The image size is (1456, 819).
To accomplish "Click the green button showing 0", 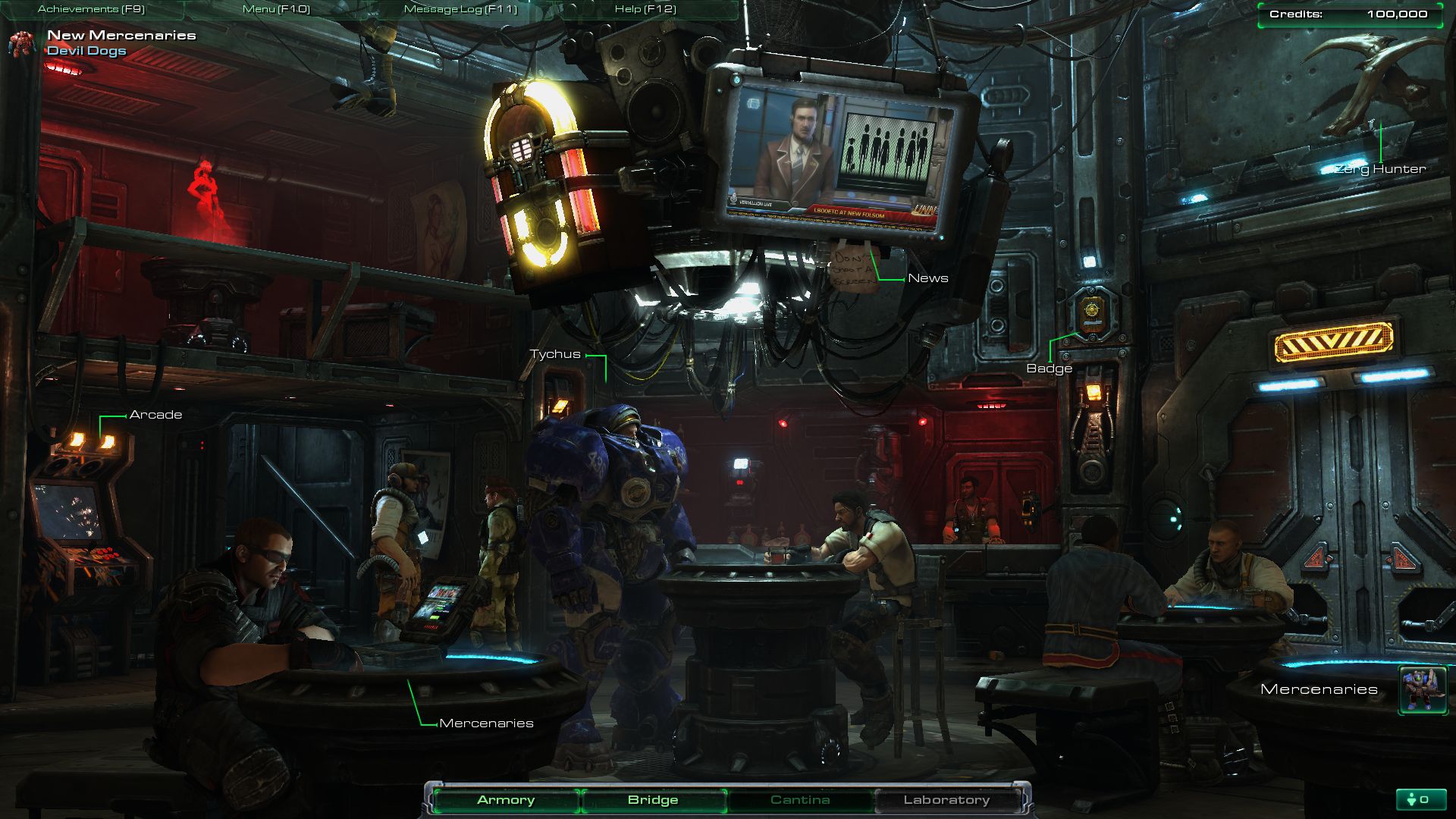I will tap(1417, 799).
